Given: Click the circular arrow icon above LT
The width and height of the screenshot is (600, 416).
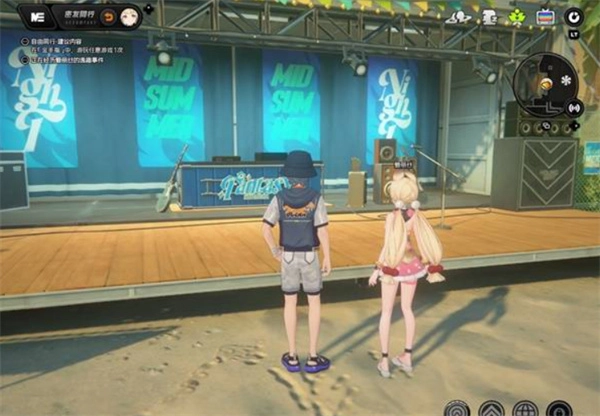Looking at the screenshot, I should (x=574, y=17).
